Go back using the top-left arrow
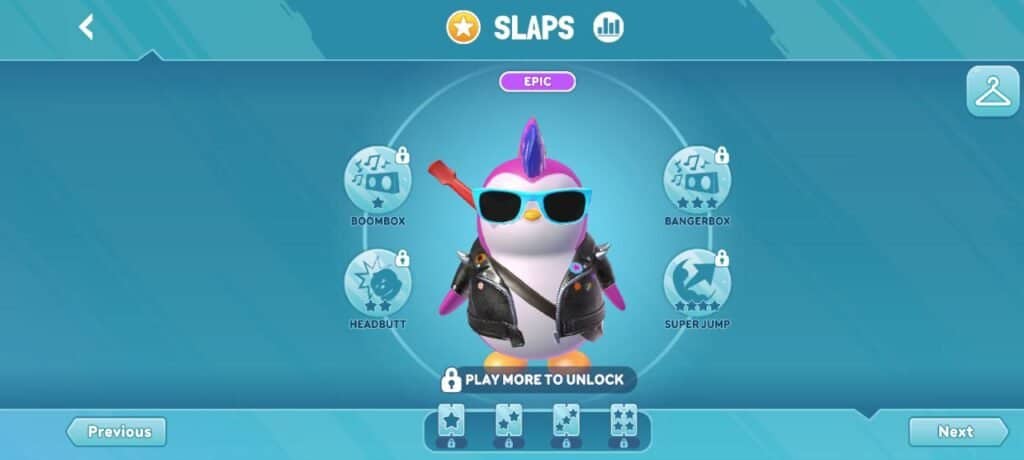 tap(87, 27)
